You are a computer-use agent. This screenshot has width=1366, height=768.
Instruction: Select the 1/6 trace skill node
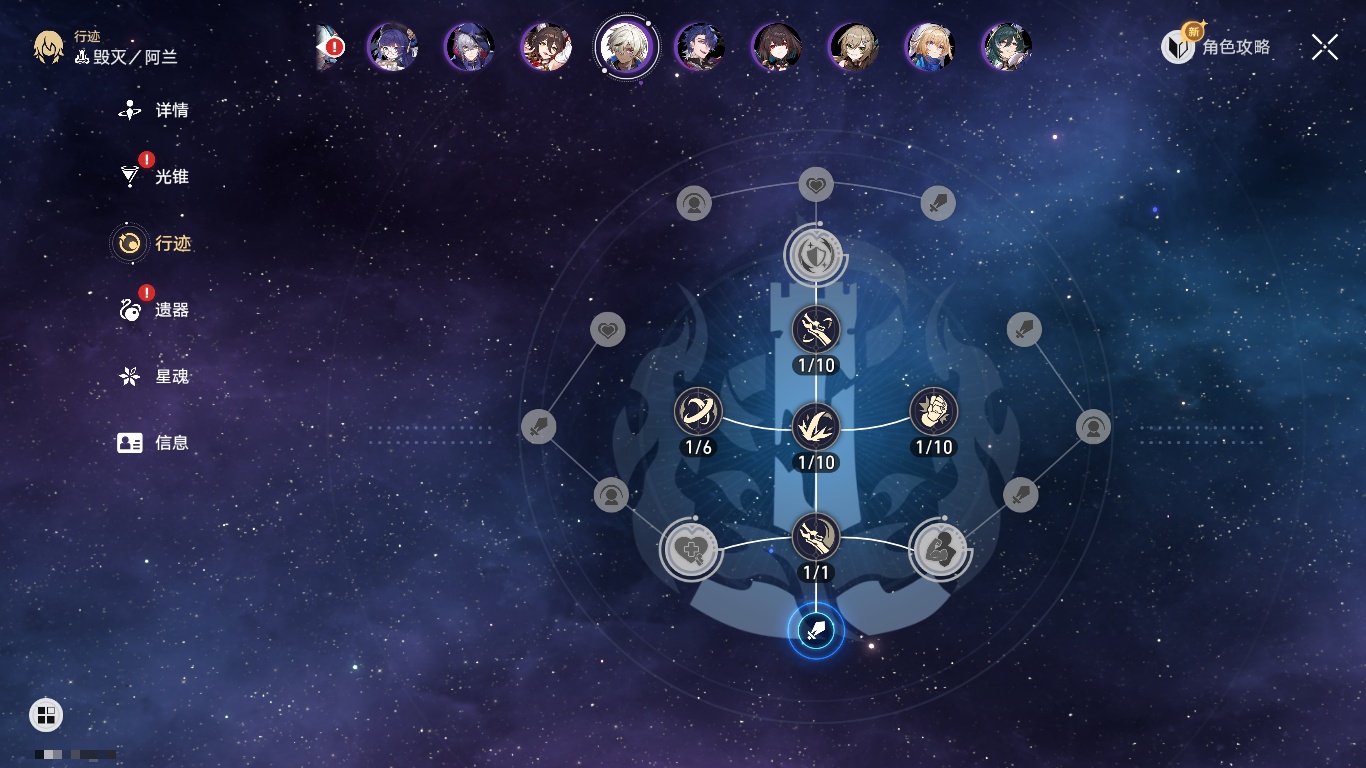pyautogui.click(x=698, y=412)
